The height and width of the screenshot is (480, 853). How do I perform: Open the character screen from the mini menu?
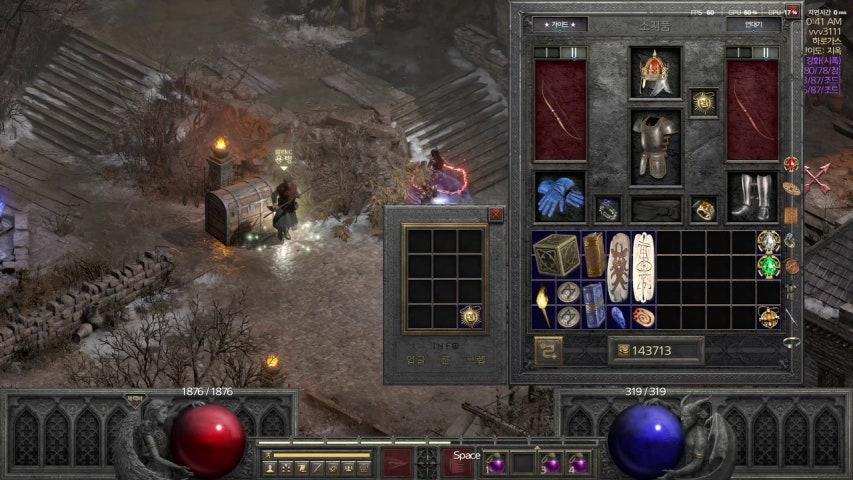(x=270, y=467)
